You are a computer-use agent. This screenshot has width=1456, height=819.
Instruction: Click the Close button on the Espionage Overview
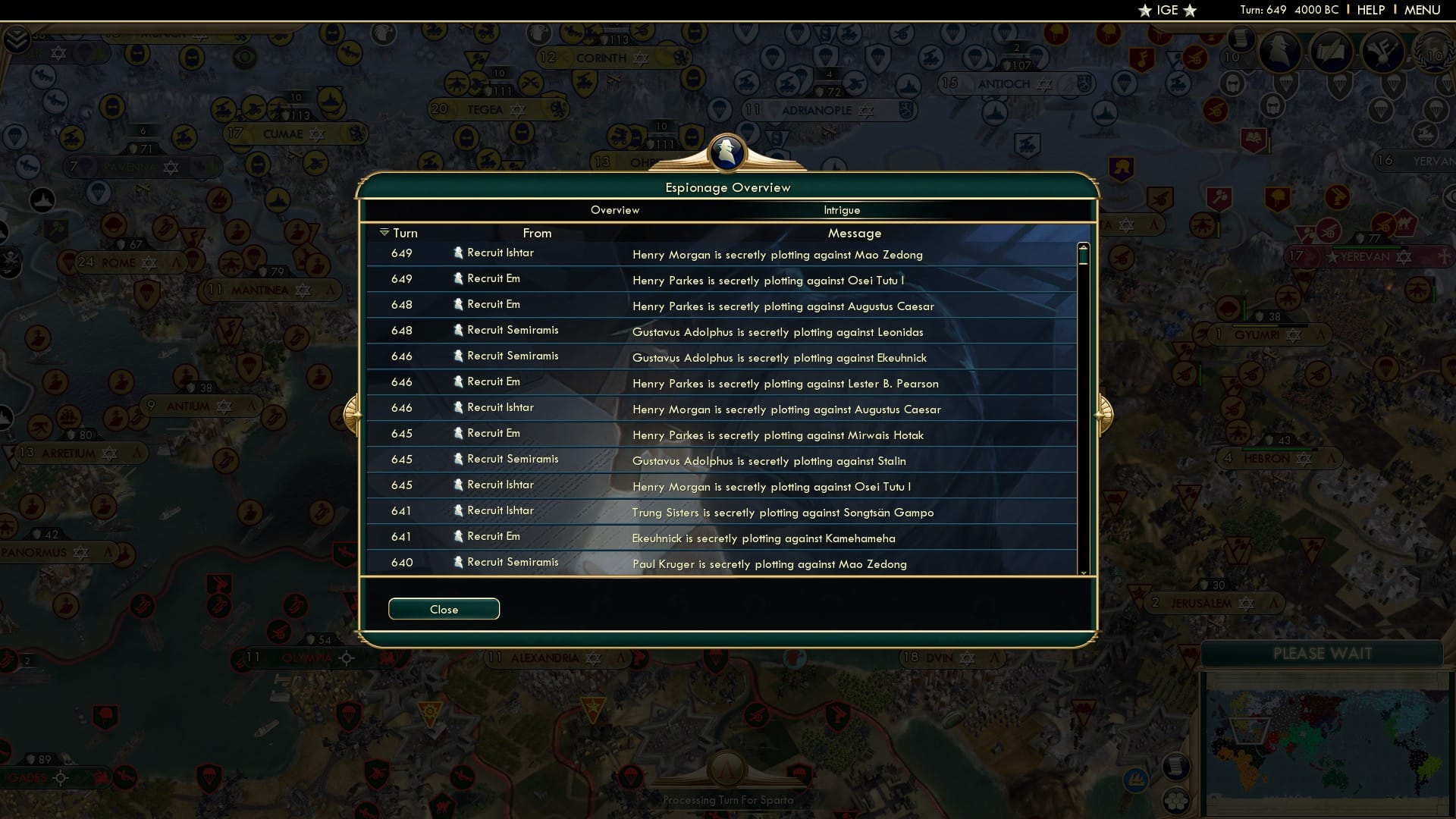[x=444, y=609]
